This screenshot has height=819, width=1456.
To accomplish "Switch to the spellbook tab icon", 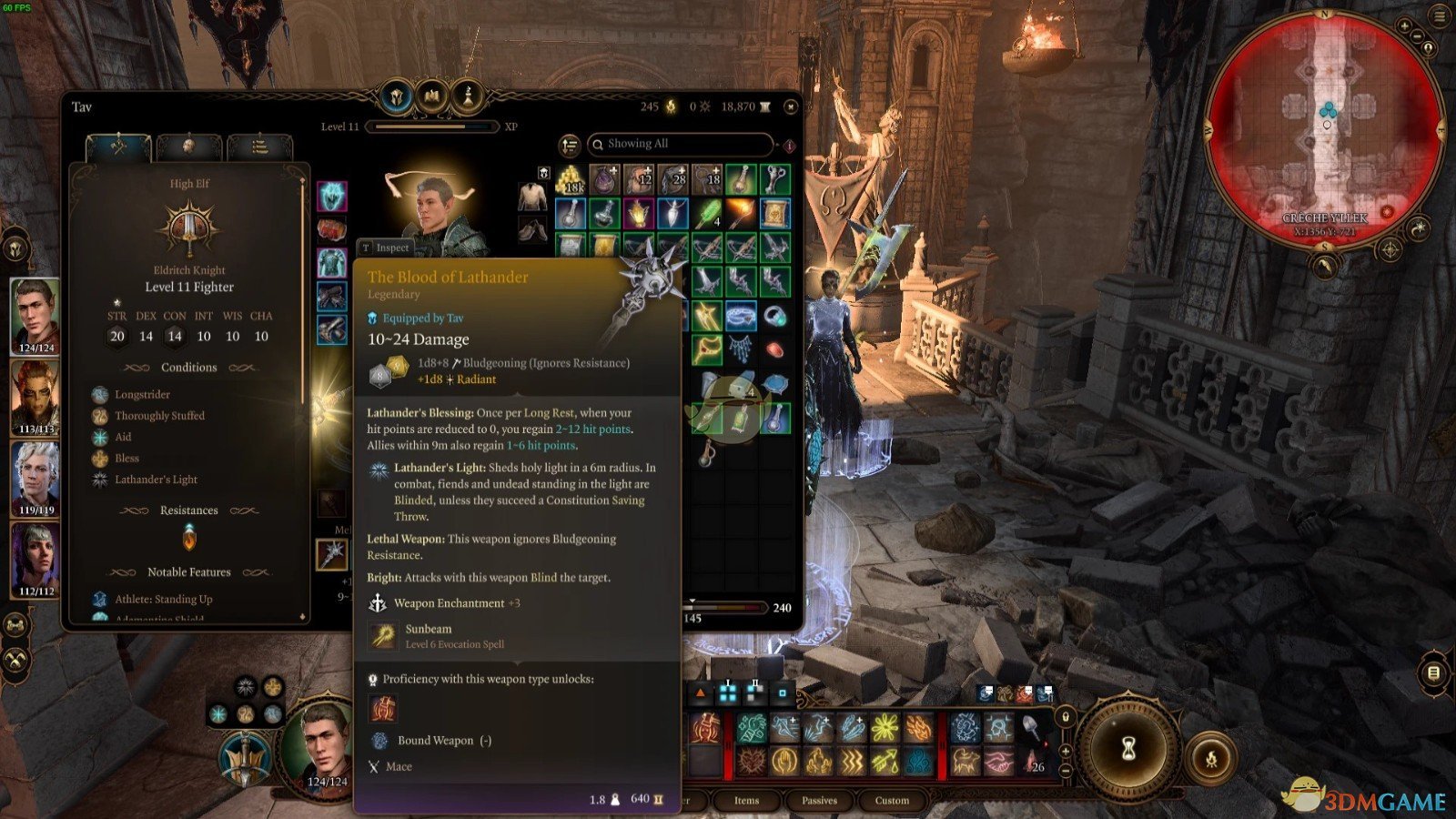I will click(431, 96).
